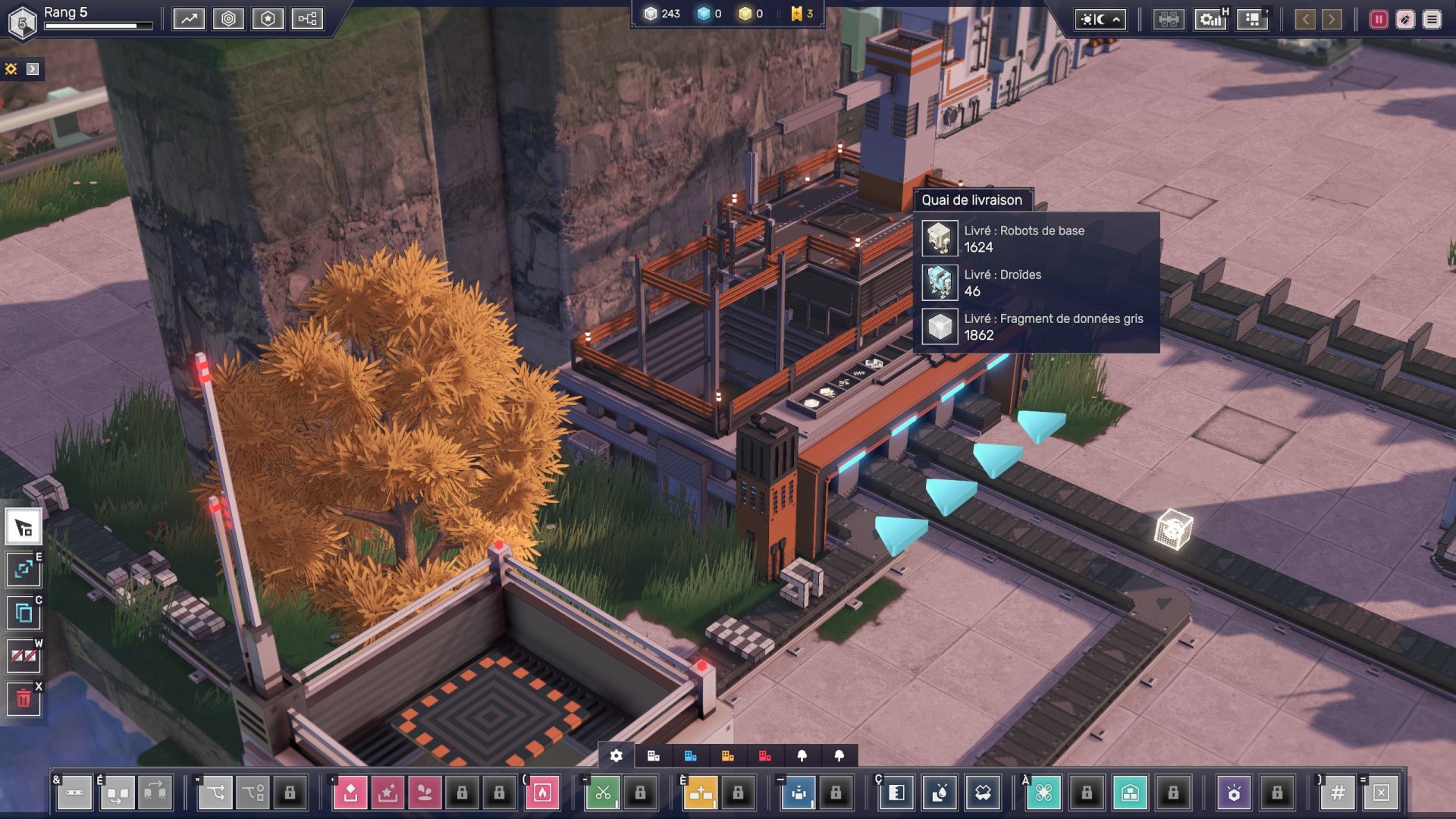
Task: Choose the yellow assembler building
Action: pyautogui.click(x=701, y=793)
